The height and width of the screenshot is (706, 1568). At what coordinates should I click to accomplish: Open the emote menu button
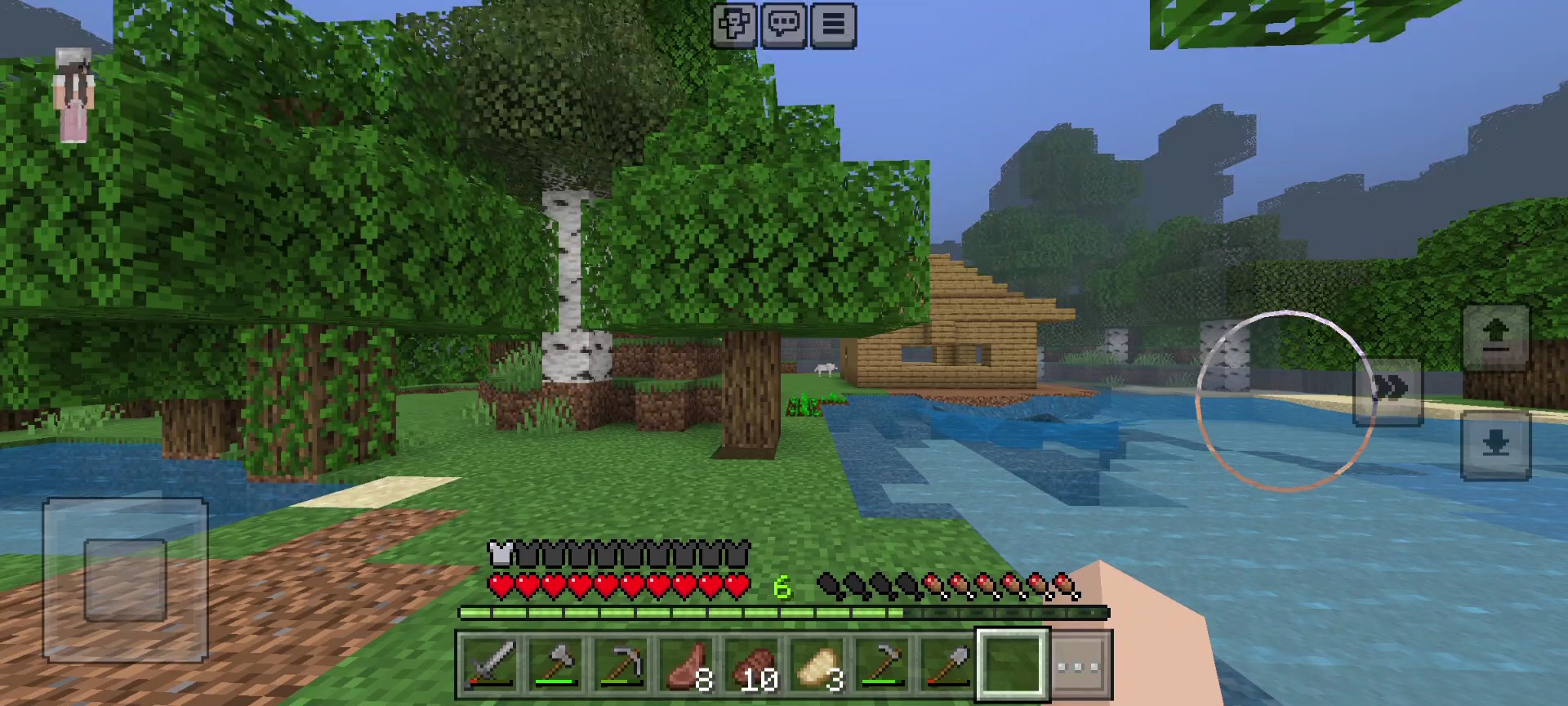pos(733,25)
